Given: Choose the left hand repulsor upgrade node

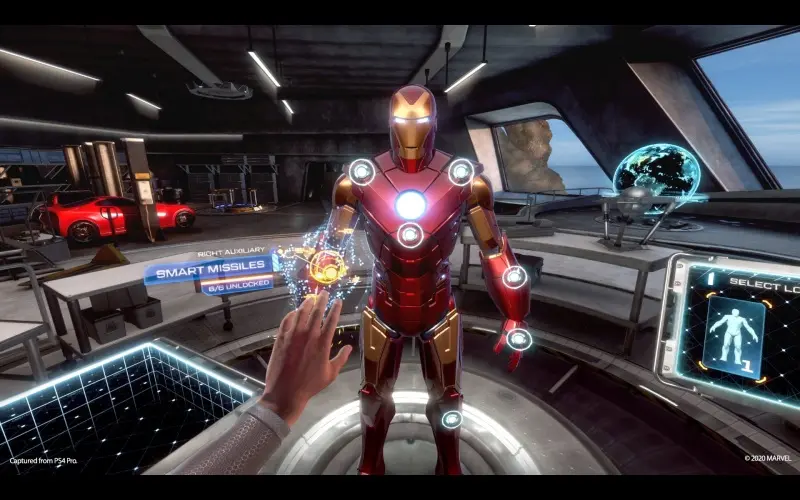Looking at the screenshot, I should pos(518,340).
